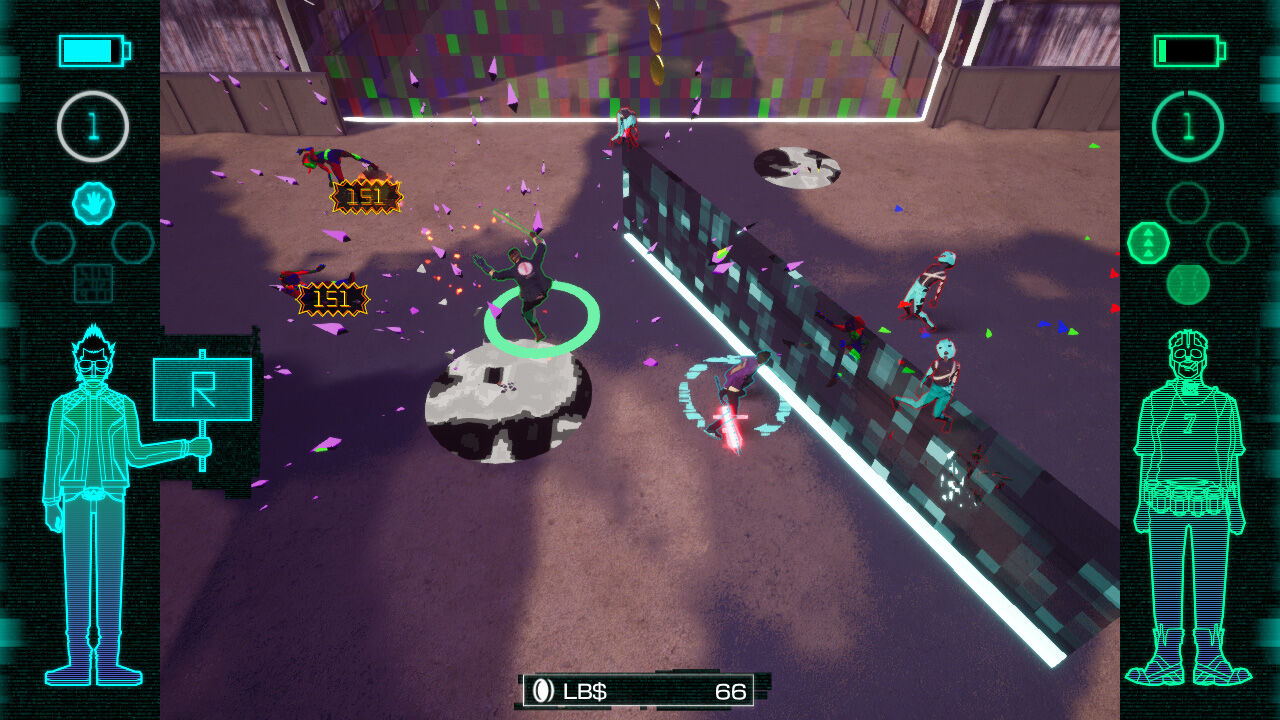Click the cyan level 1 circle

click(x=93, y=126)
